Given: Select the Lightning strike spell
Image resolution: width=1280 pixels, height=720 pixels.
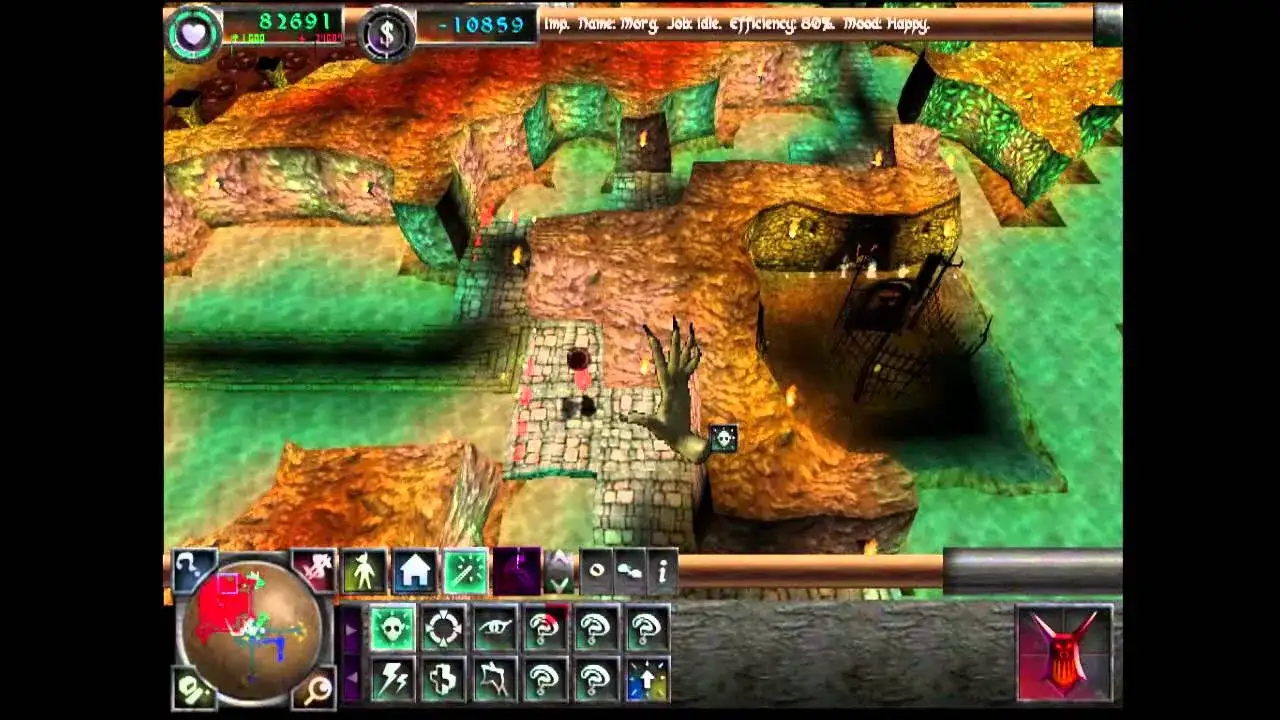Looking at the screenshot, I should coord(393,678).
